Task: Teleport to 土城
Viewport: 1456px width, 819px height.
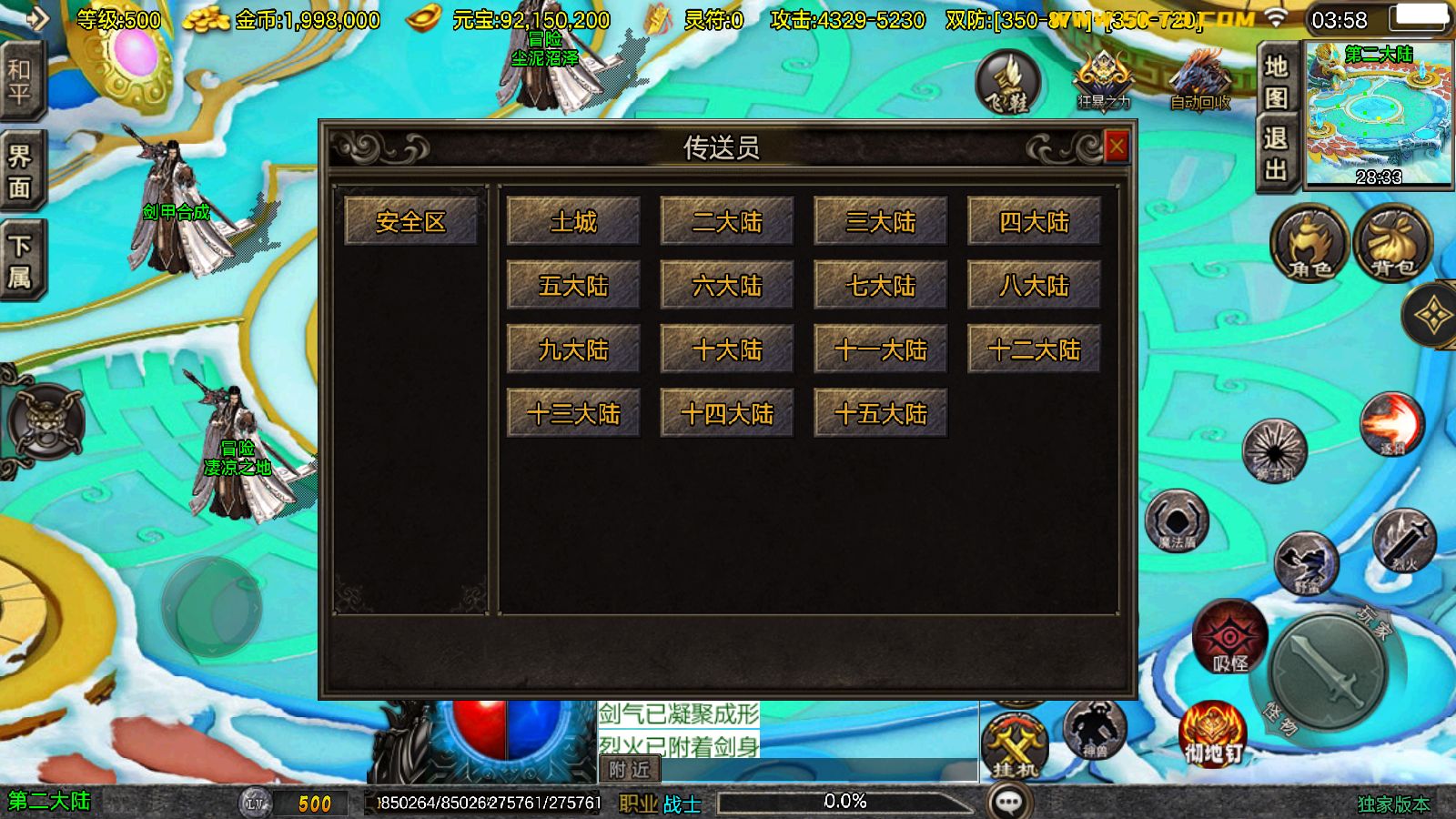Action: pos(573,221)
